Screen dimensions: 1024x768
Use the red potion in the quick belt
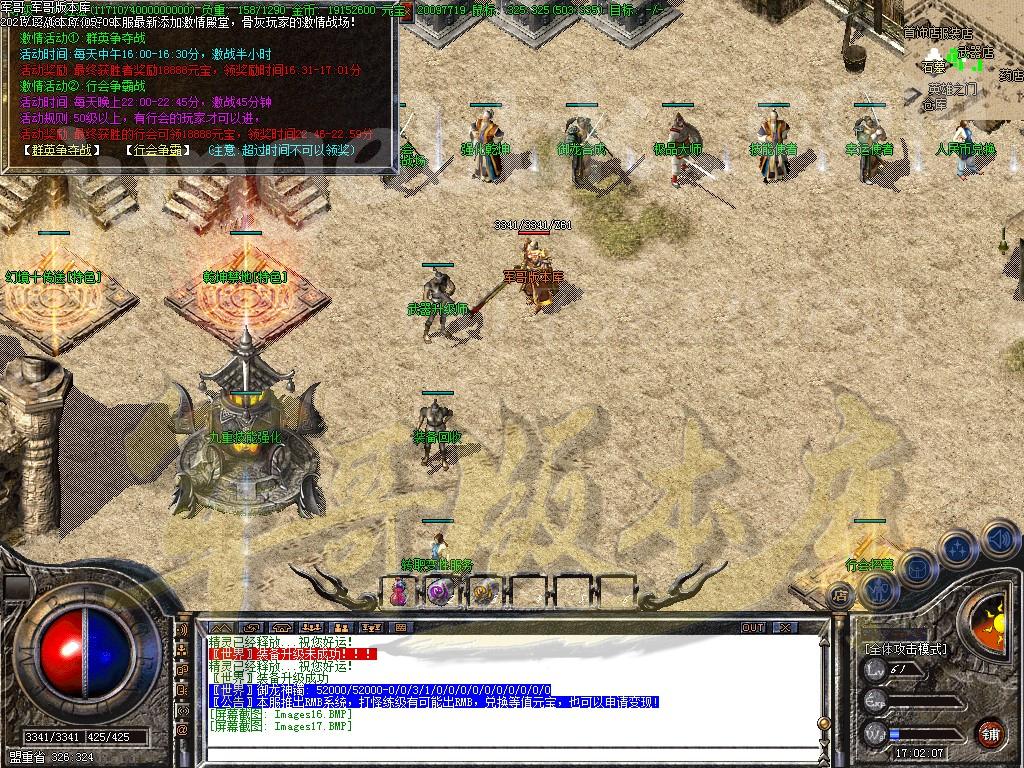coord(398,592)
